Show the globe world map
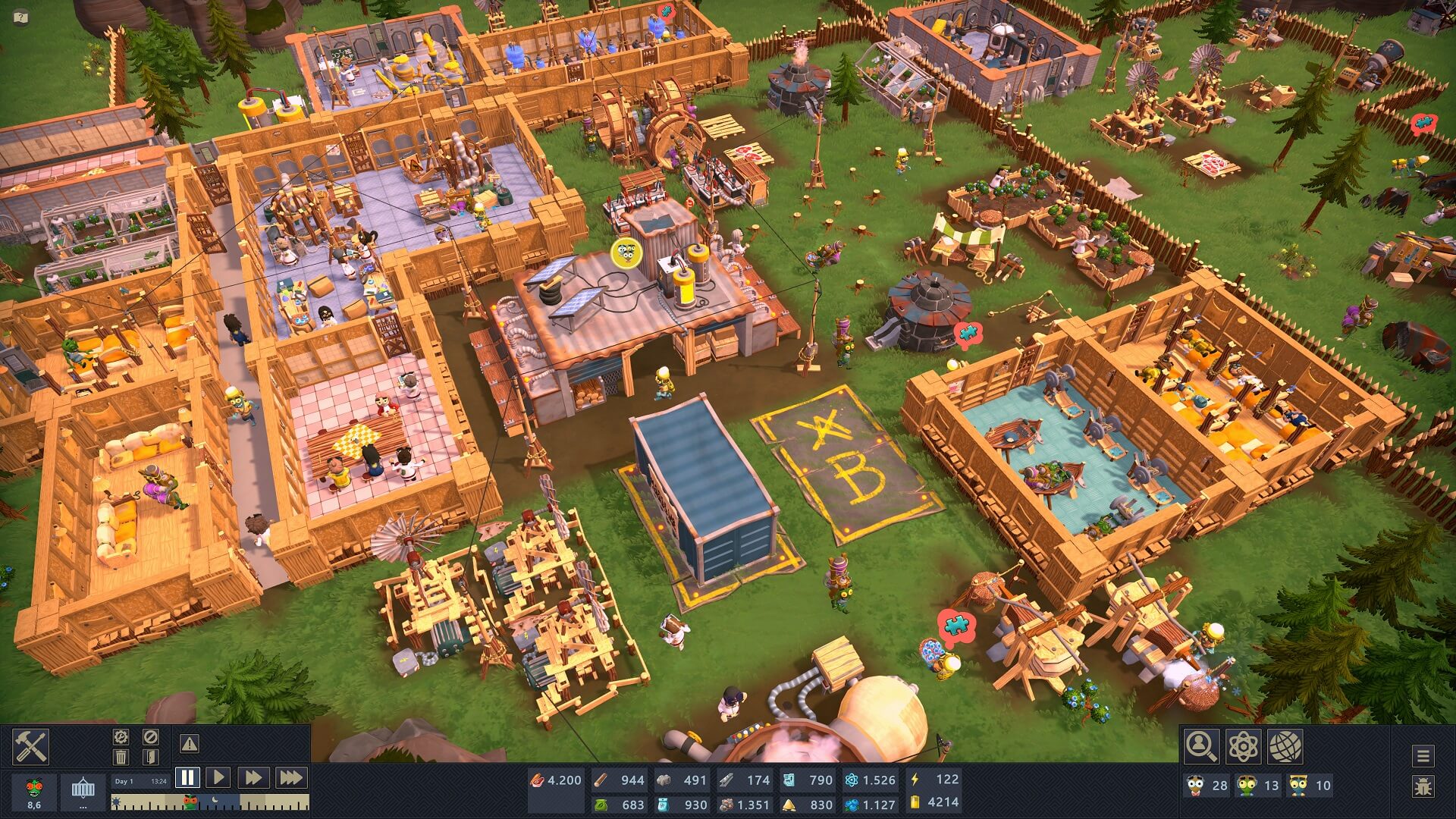Viewport: 1456px width, 819px height. click(1285, 746)
